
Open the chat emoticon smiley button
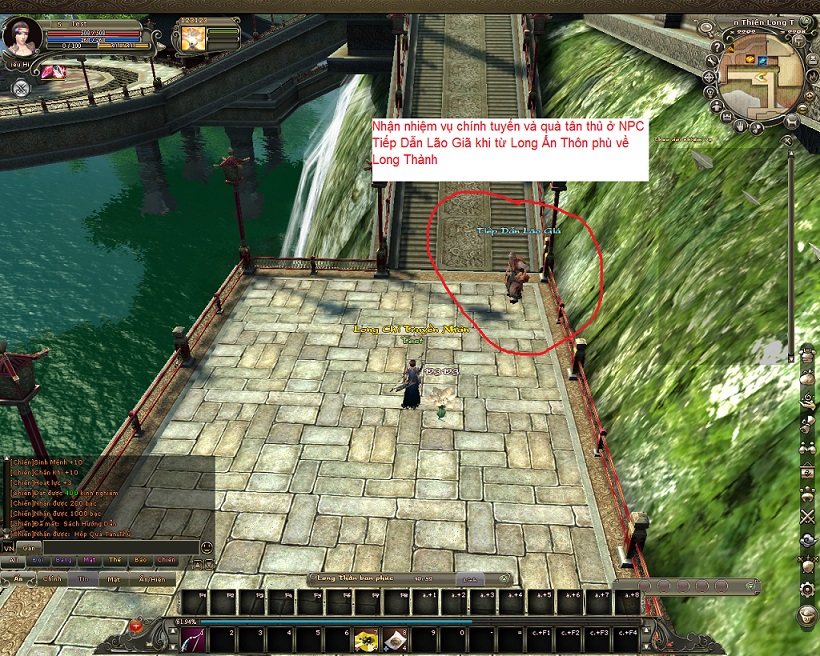click(x=206, y=548)
